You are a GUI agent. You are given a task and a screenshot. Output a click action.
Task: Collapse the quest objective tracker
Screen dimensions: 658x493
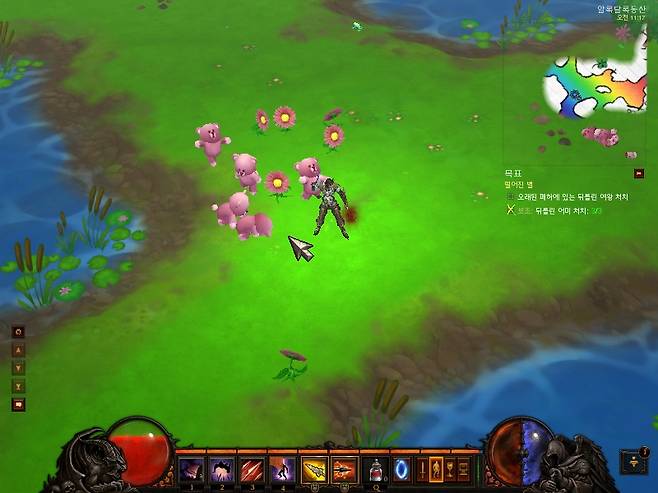(639, 173)
